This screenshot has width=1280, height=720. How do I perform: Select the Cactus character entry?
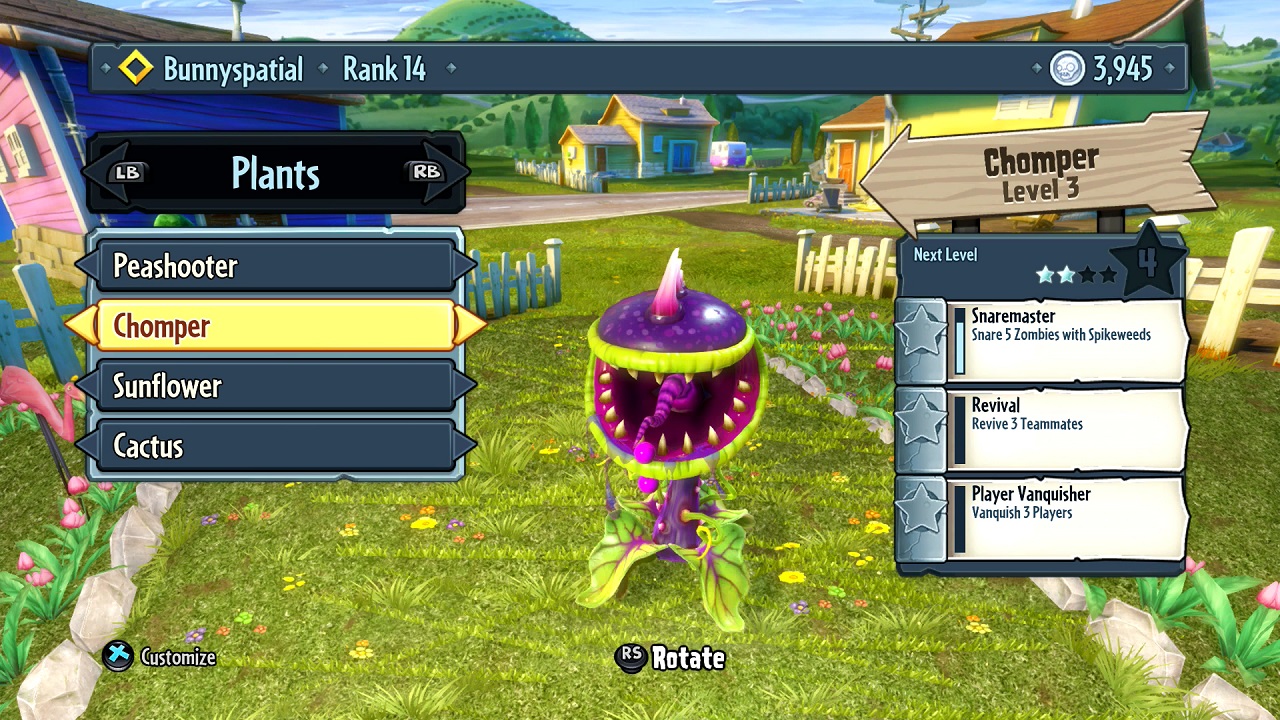275,446
